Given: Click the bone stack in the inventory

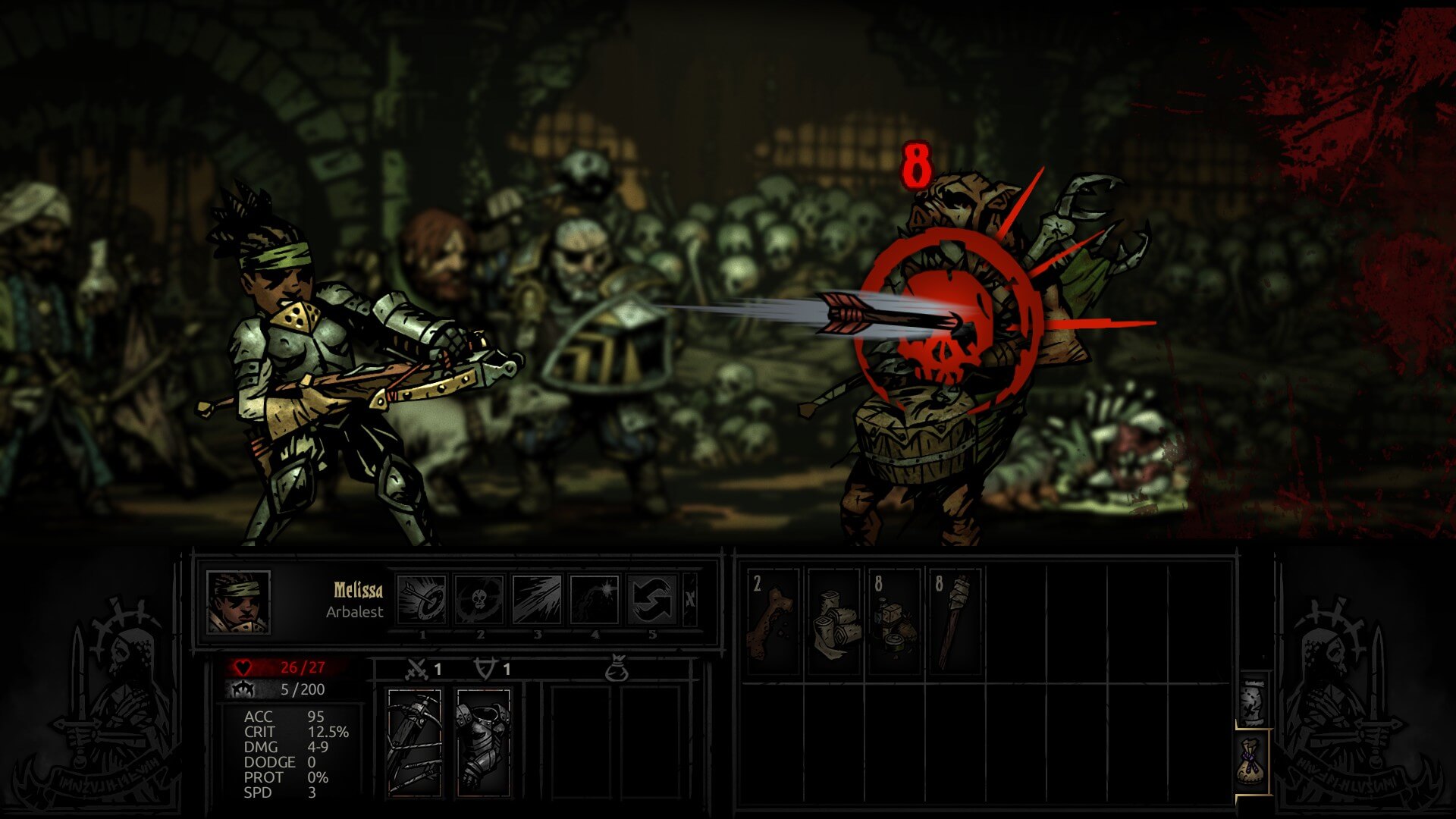Looking at the screenshot, I should point(775,607).
